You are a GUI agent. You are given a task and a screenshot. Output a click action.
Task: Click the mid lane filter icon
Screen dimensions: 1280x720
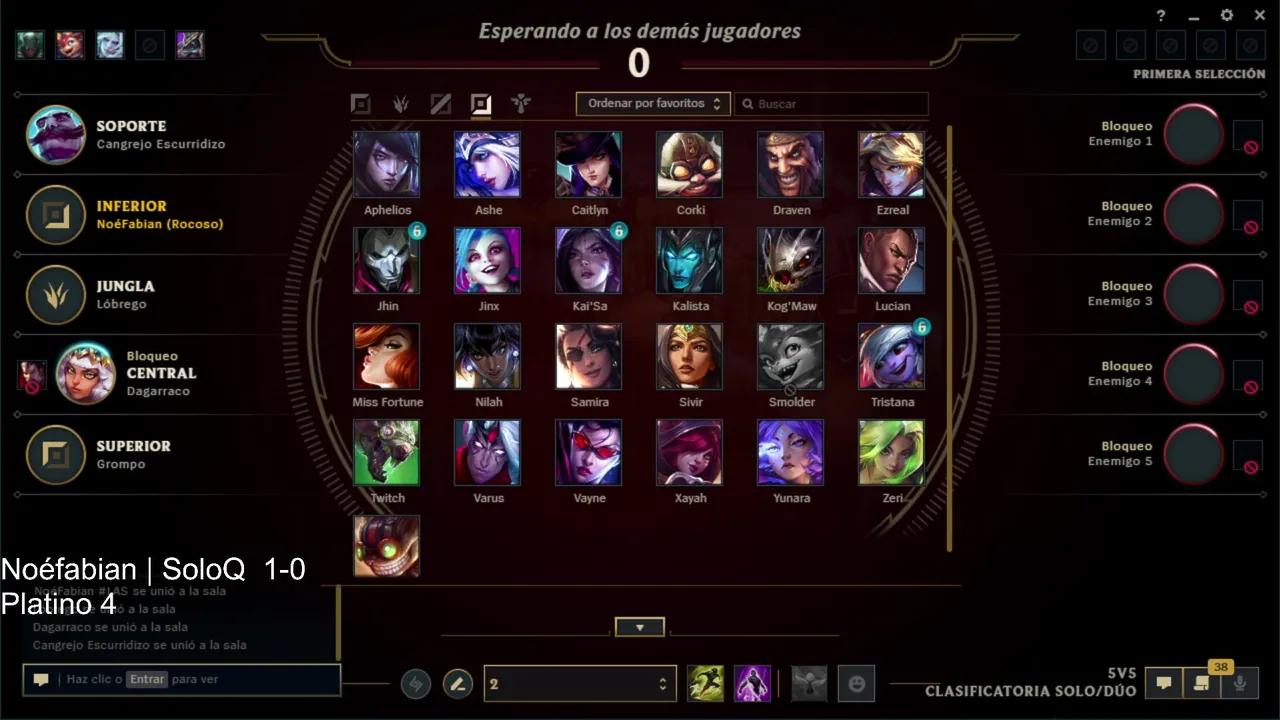point(440,103)
